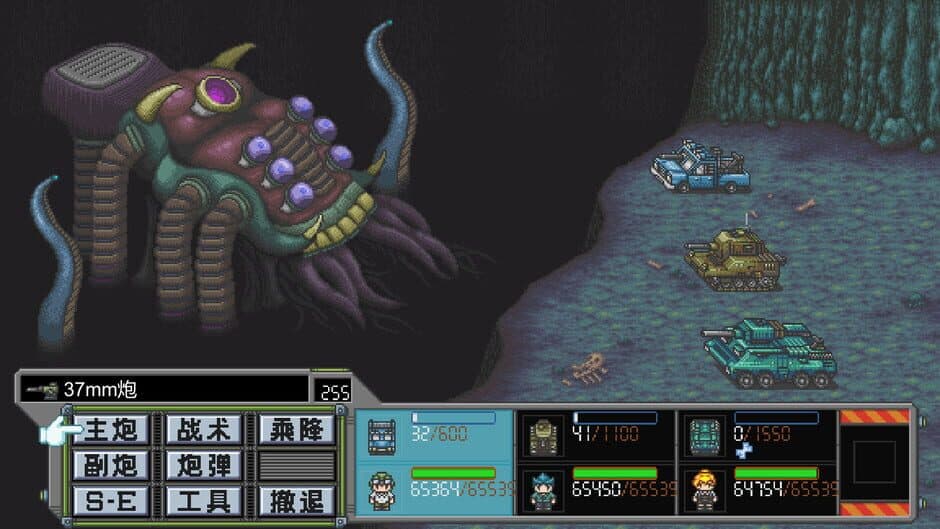Open the 战术 tactics menu
Viewport: 940px width, 529px height.
pos(203,430)
